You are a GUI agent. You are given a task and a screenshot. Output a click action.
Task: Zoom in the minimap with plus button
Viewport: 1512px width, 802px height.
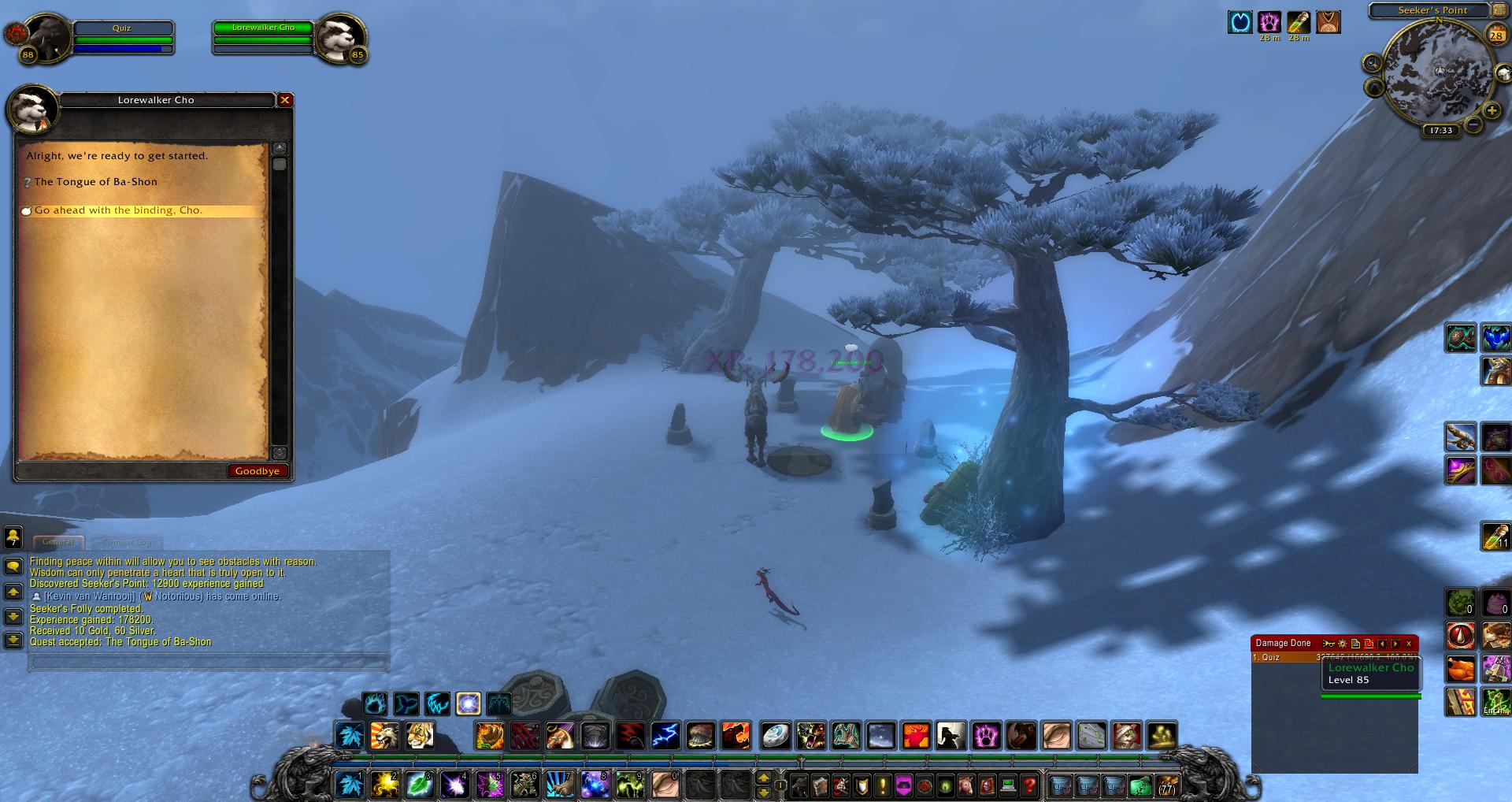1492,111
